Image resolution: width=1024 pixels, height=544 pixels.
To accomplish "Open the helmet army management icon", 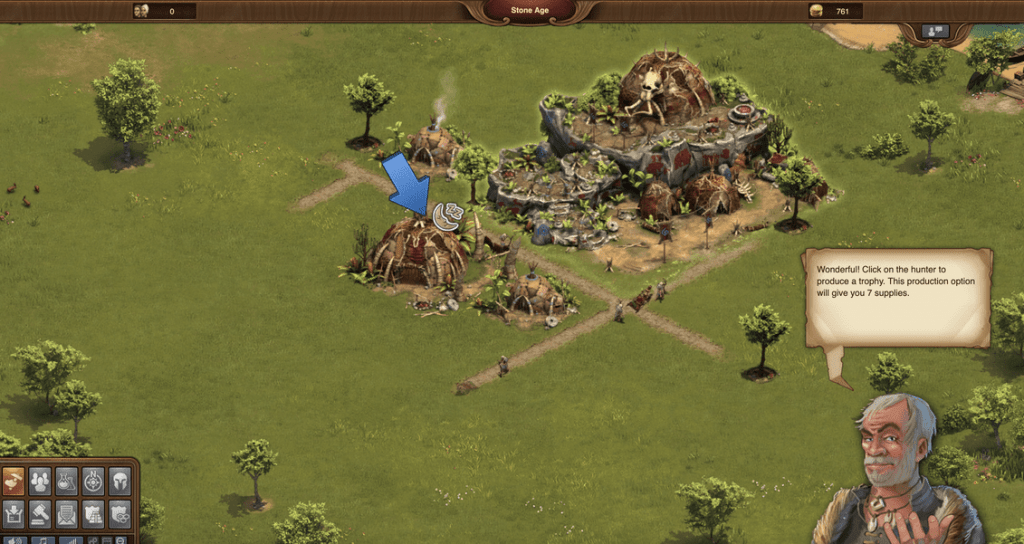I will pos(119,481).
